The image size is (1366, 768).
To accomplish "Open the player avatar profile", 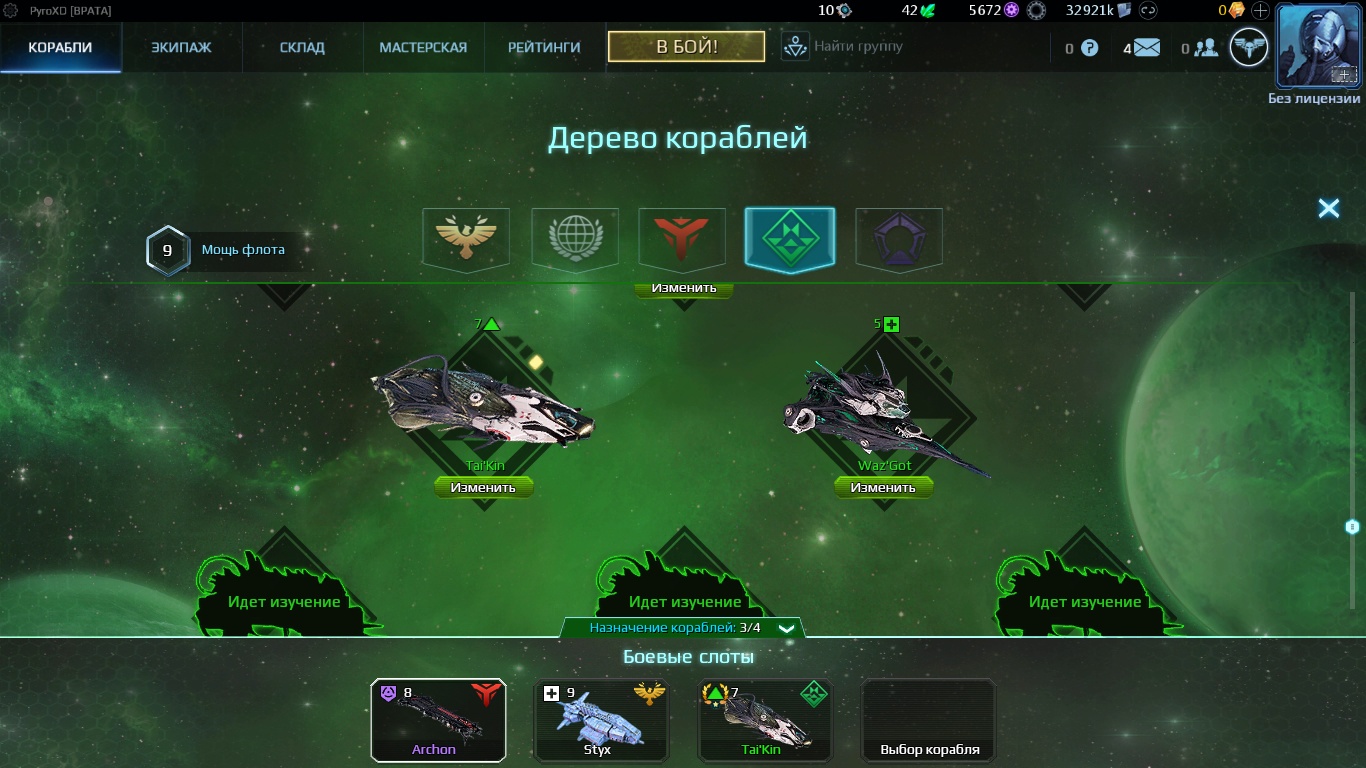I will (1318, 46).
